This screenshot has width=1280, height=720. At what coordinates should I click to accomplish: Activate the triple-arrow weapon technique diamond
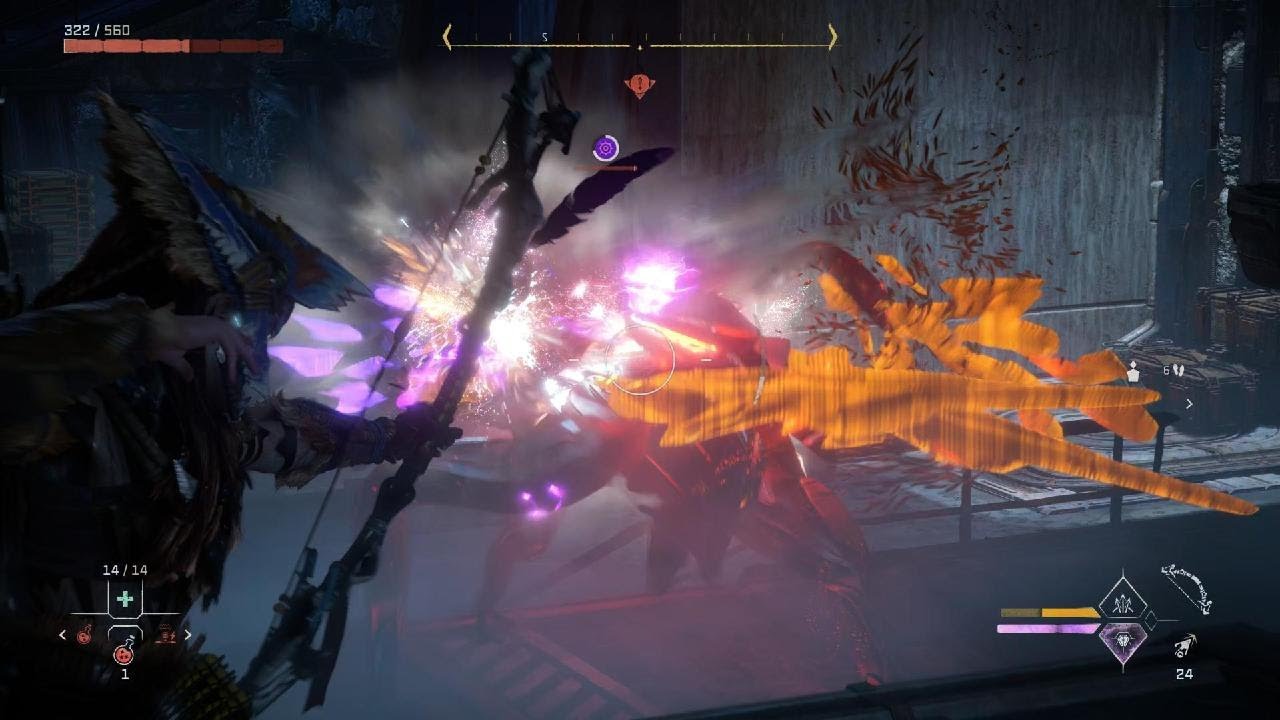pos(1122,601)
